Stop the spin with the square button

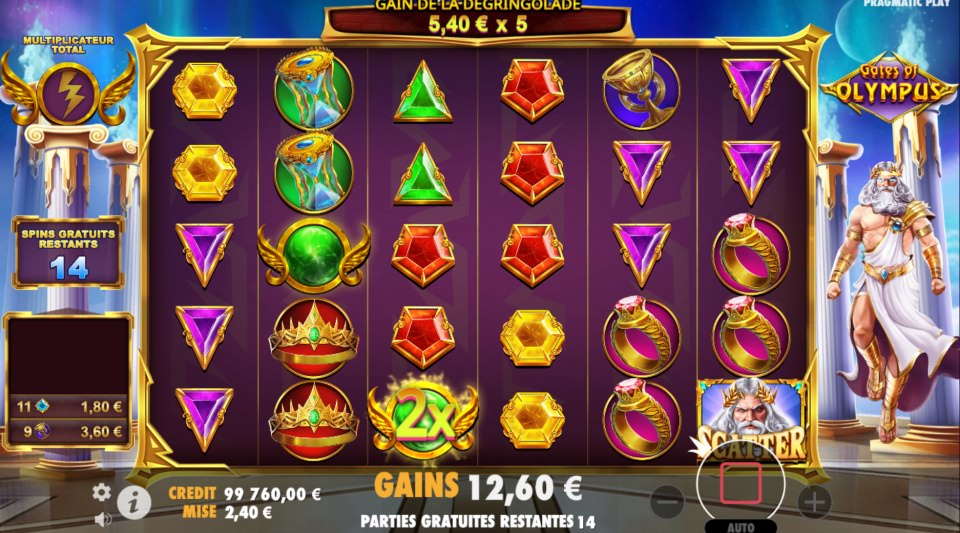[x=741, y=483]
